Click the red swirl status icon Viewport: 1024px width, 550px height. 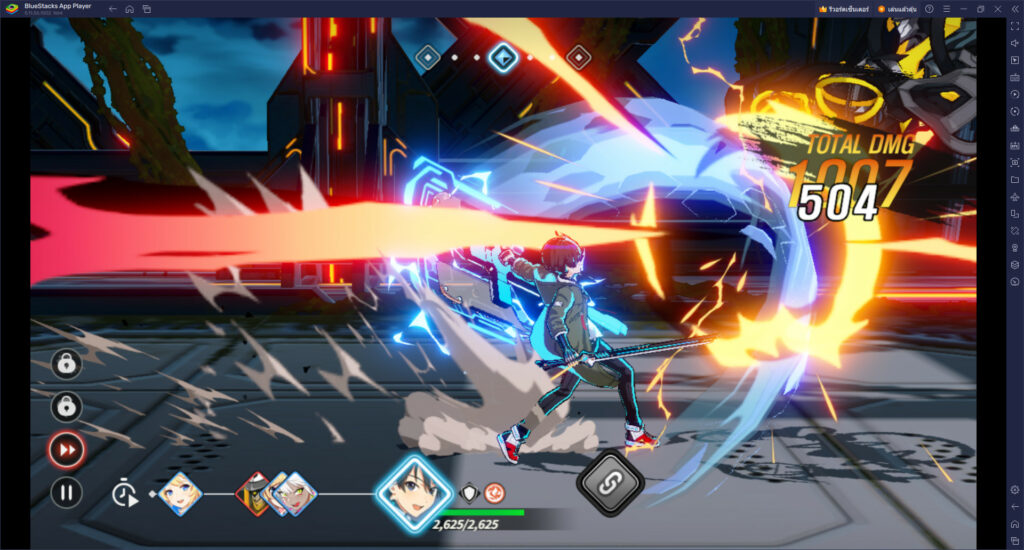tap(493, 492)
